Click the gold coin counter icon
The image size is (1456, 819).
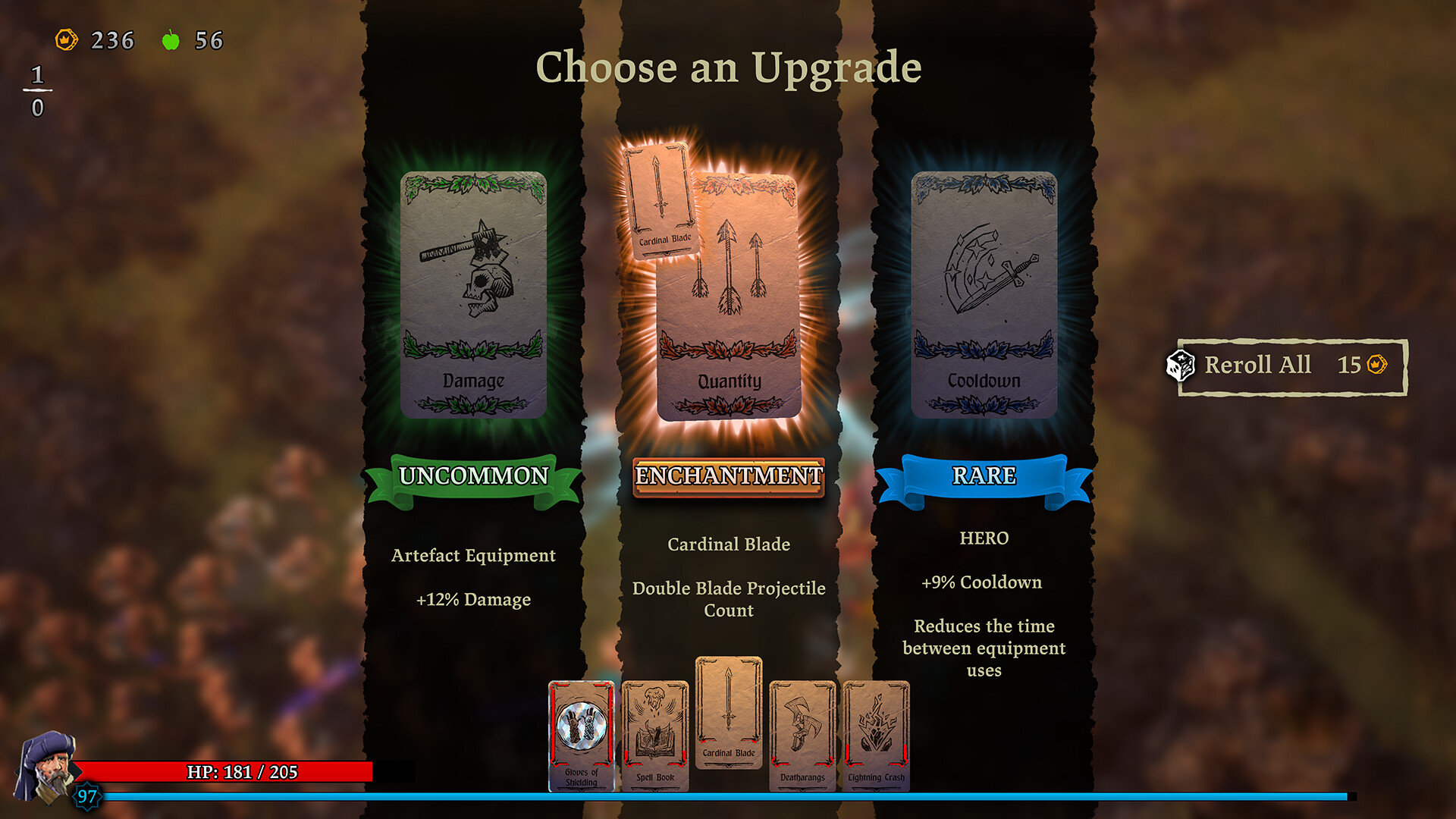[67, 40]
